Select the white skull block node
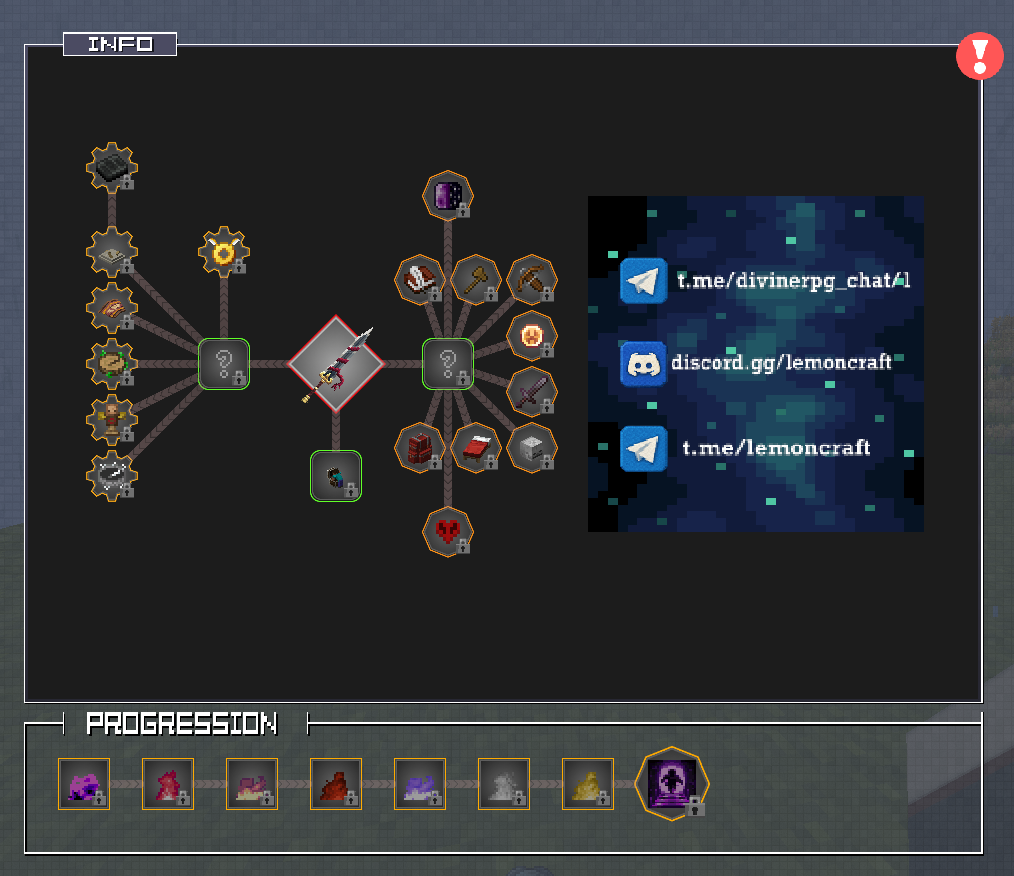 pos(531,447)
